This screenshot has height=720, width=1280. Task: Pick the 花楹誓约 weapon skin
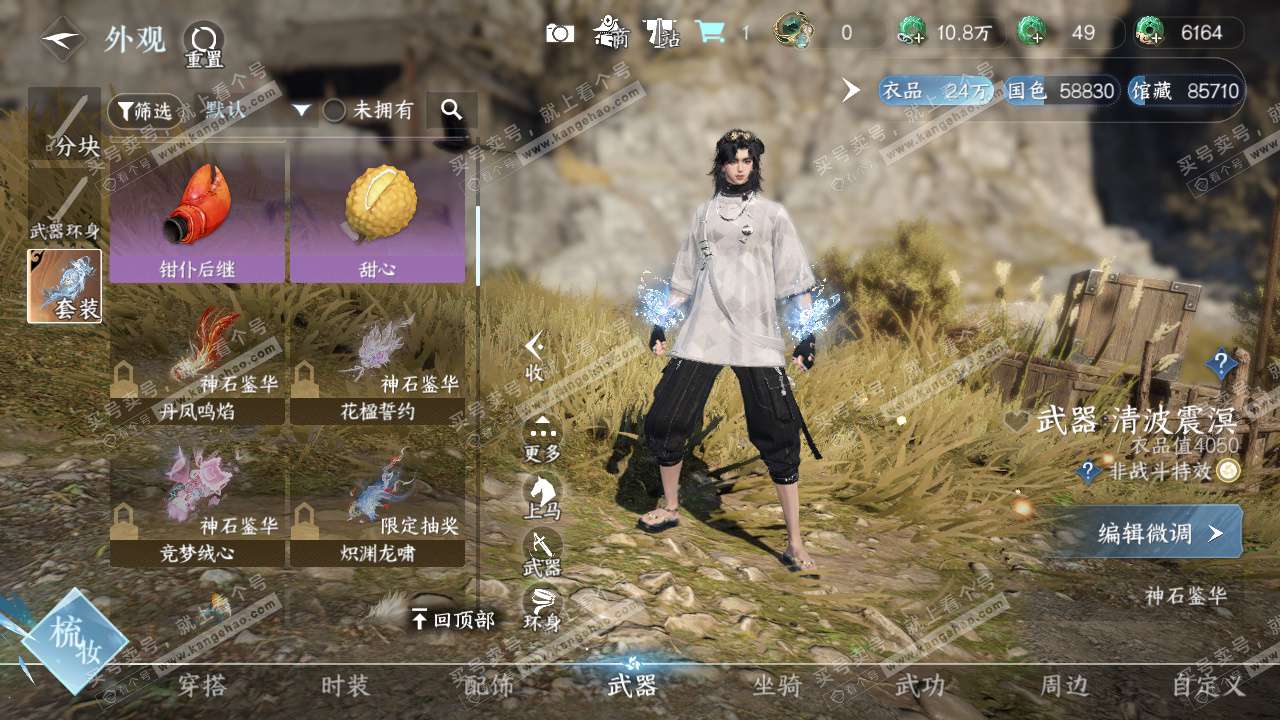(x=378, y=362)
